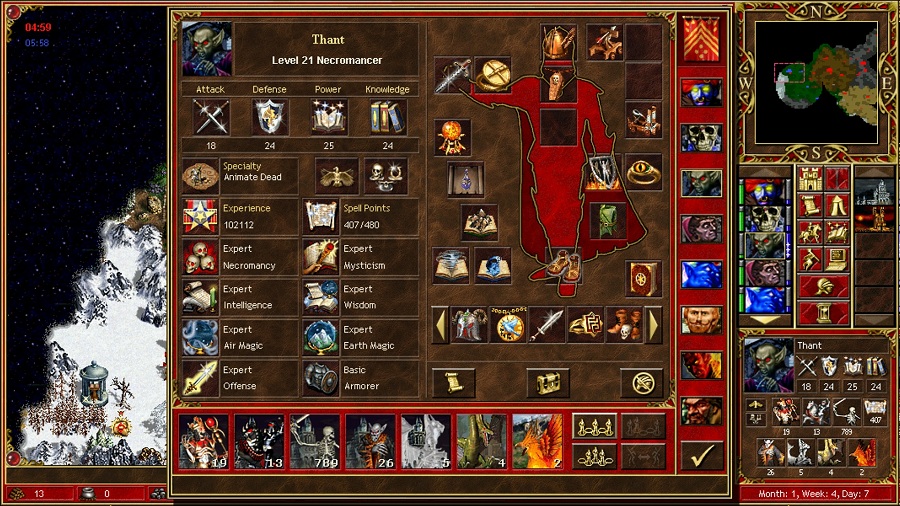
Task: Click the Experience star icon
Action: (x=200, y=217)
